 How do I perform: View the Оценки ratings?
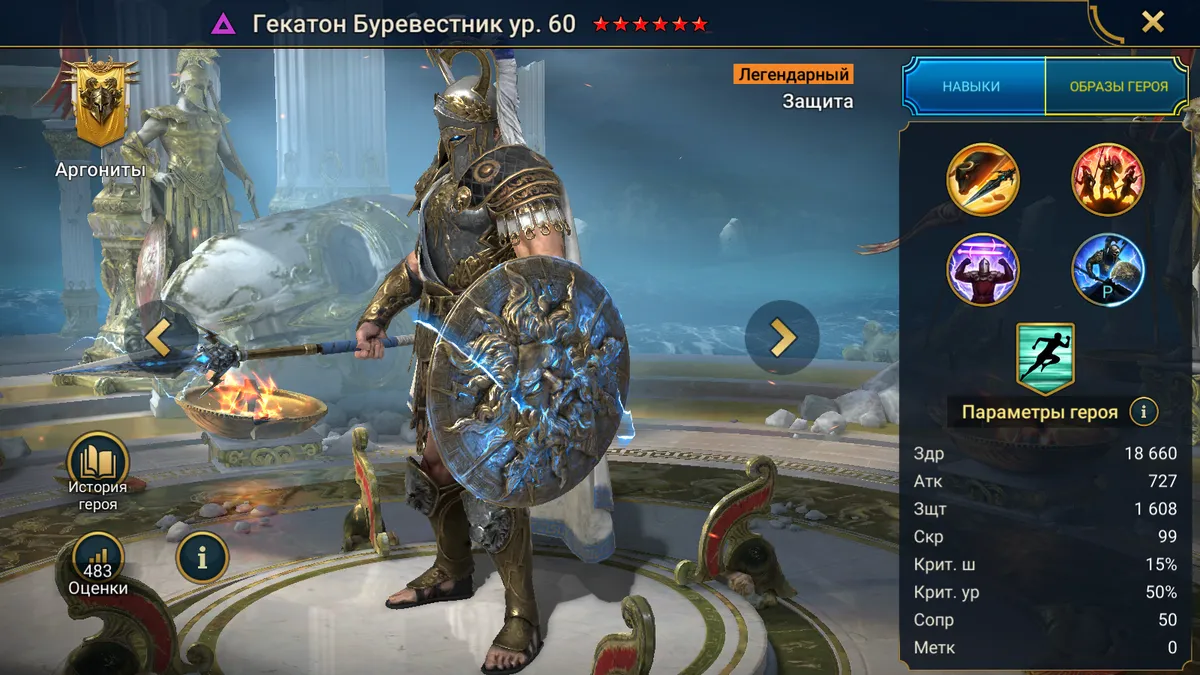click(x=98, y=564)
